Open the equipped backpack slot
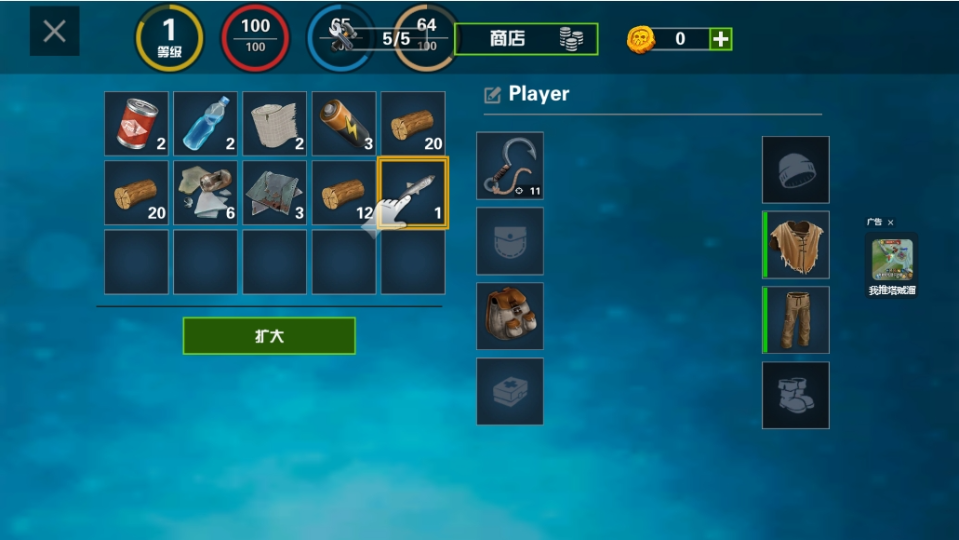Viewport: 959px width, 540px height. (510, 316)
